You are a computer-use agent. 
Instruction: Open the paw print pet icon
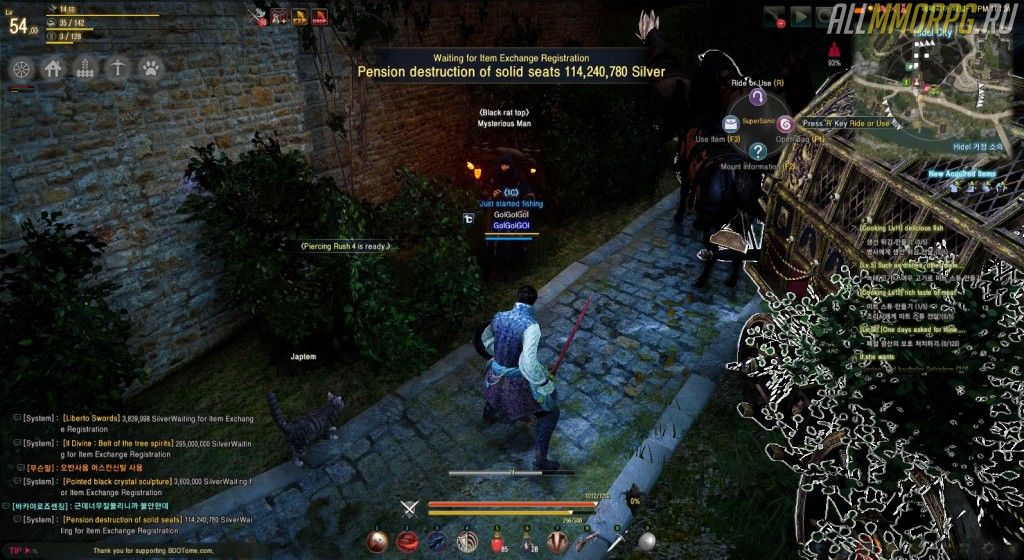pyautogui.click(x=150, y=69)
